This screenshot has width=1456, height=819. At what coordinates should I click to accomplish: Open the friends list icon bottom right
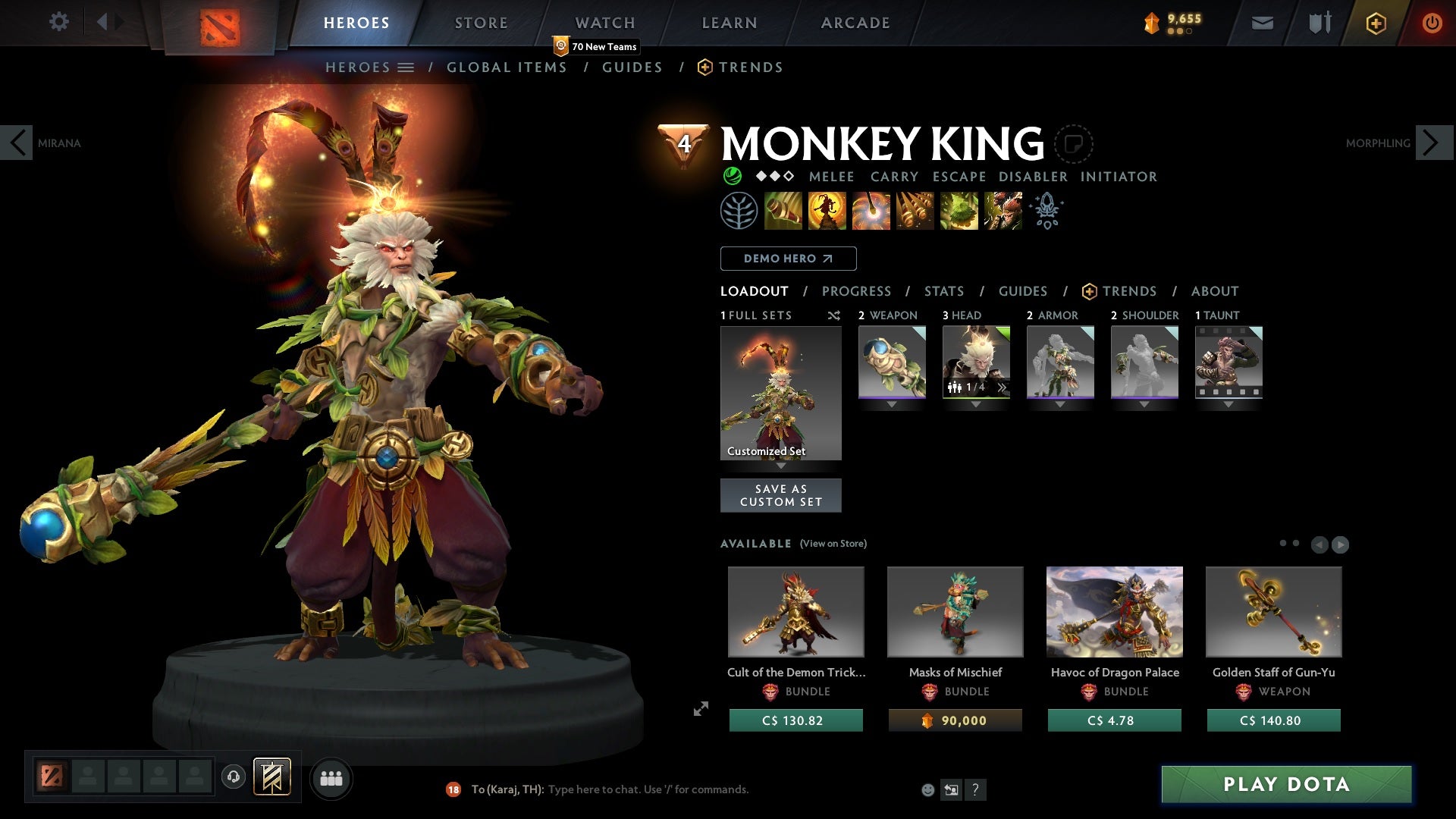coord(331,777)
